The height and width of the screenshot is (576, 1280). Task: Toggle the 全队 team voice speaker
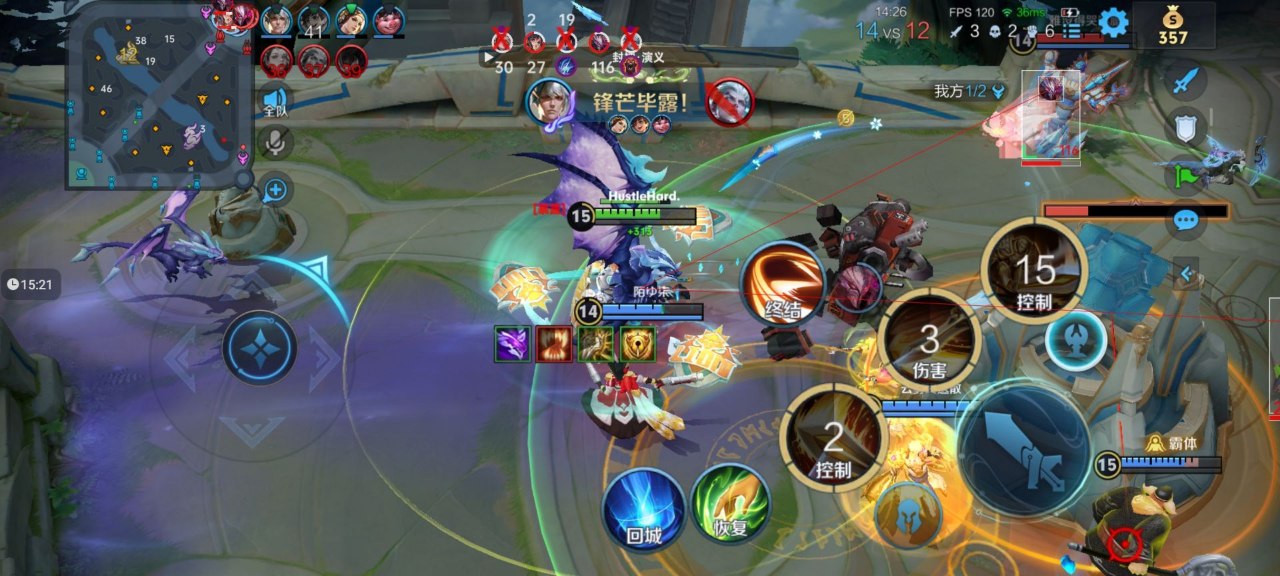[x=275, y=101]
